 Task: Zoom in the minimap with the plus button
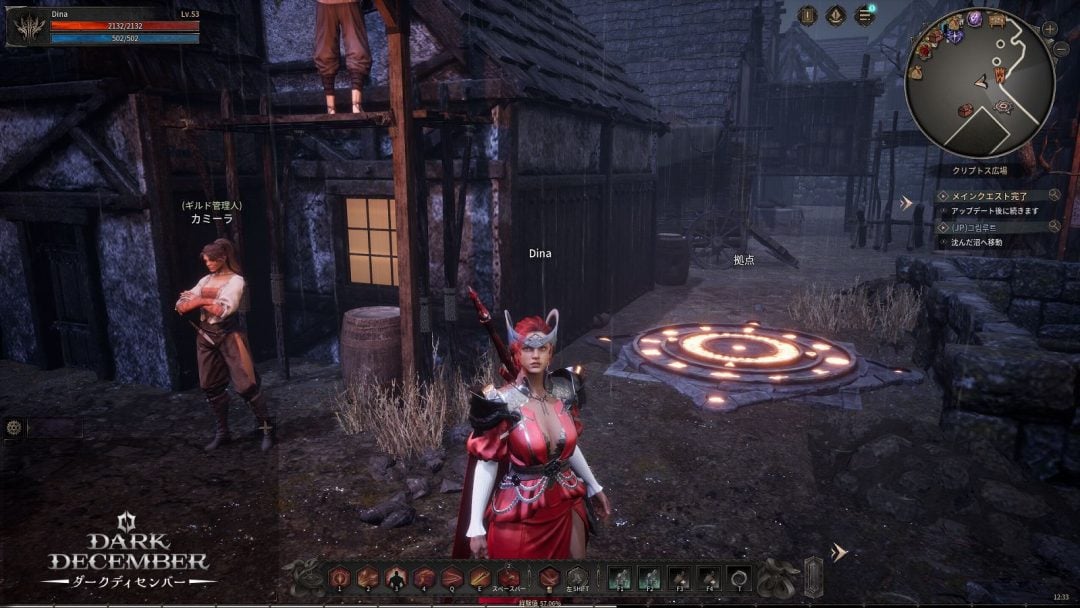(1050, 29)
